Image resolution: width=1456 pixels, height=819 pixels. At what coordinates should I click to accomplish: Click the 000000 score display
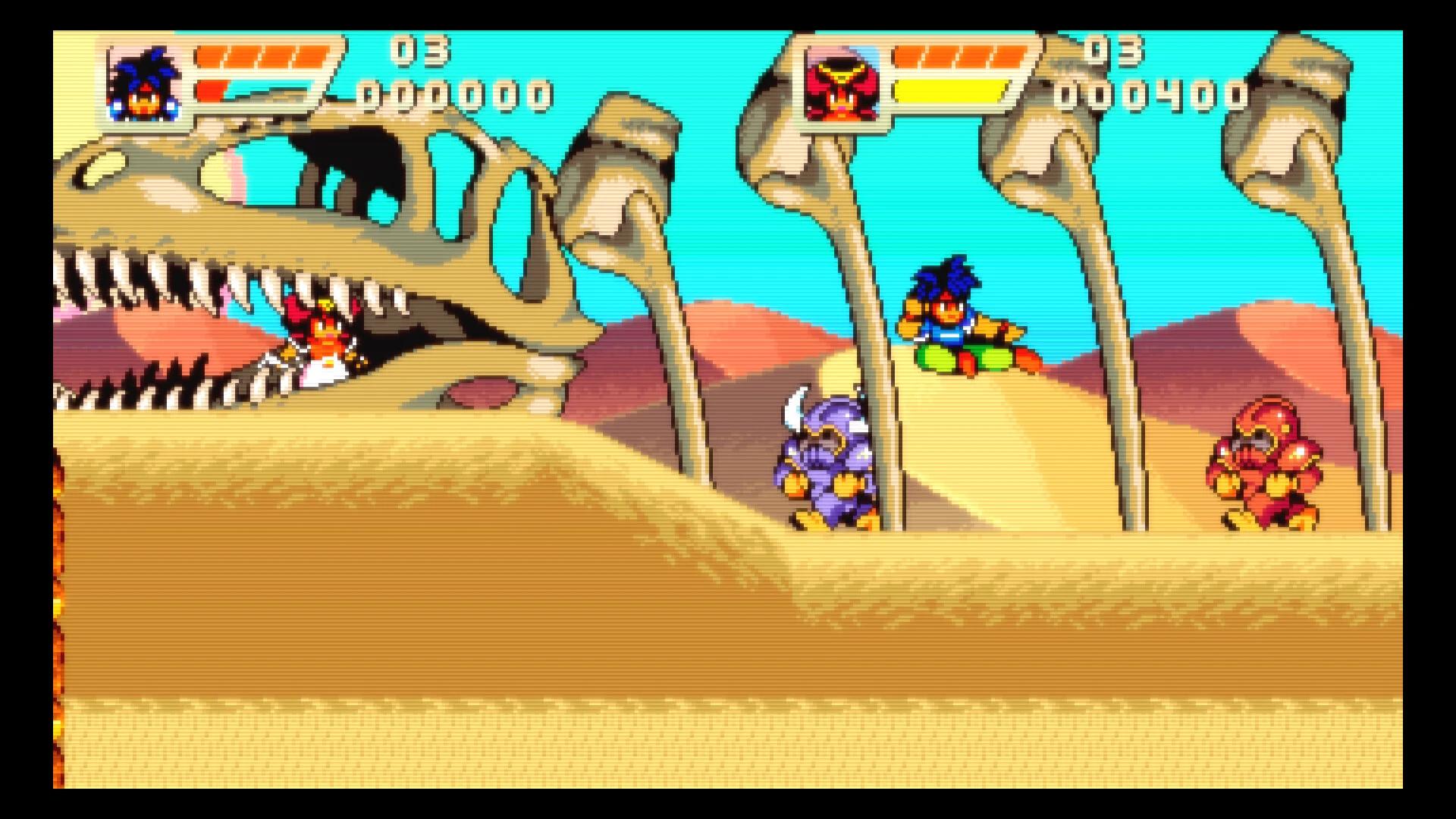455,95
